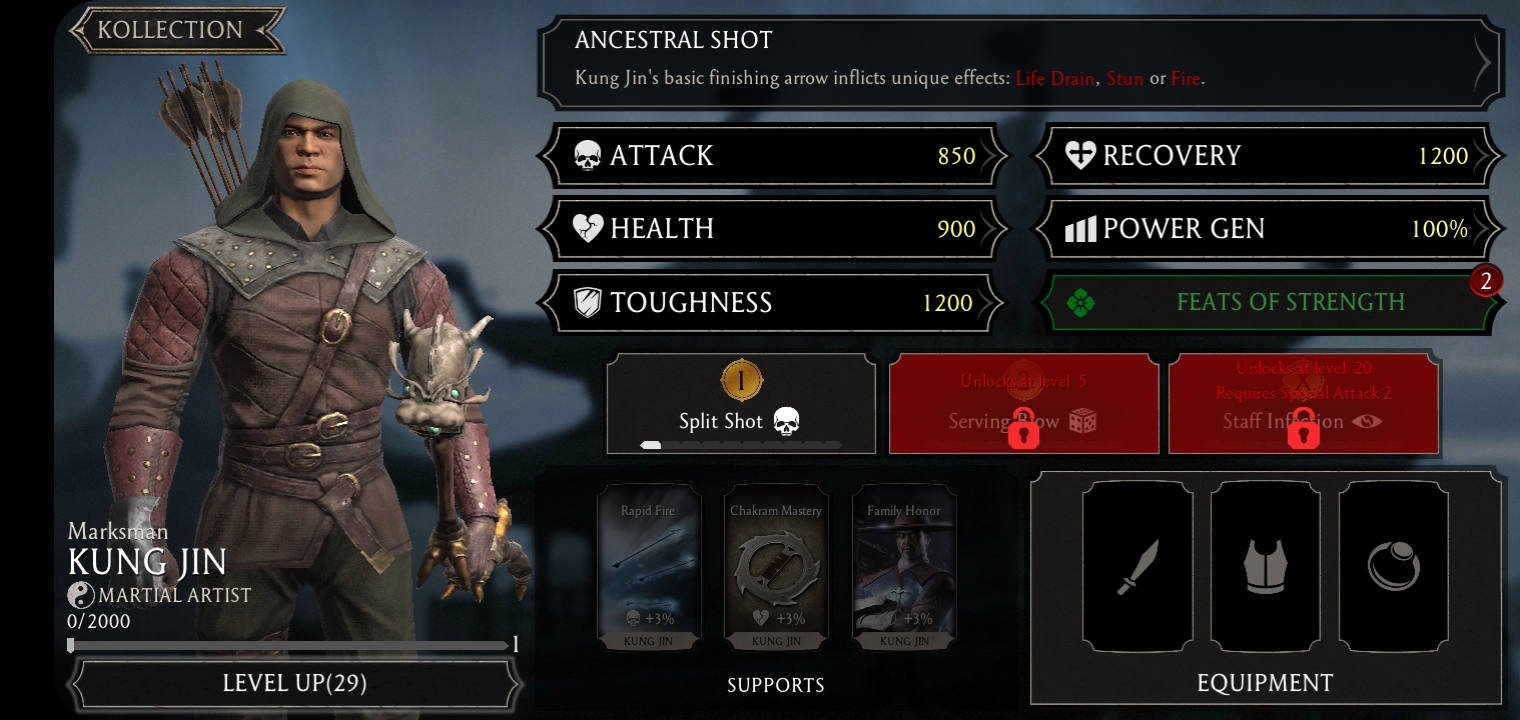Click the Power Gen bar chart icon
This screenshot has width=1520, height=720.
point(1081,229)
